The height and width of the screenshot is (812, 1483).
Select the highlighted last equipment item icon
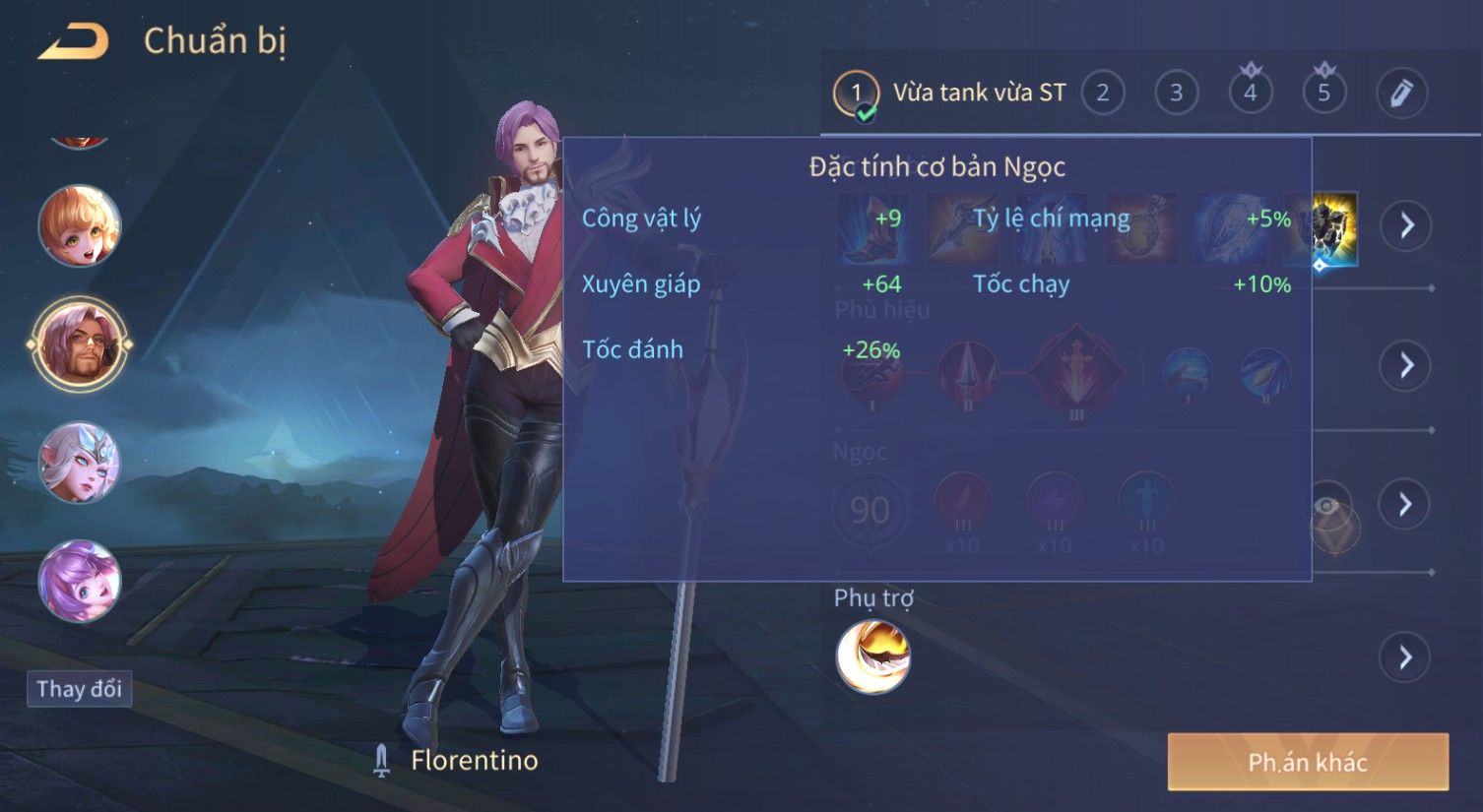tap(1335, 228)
